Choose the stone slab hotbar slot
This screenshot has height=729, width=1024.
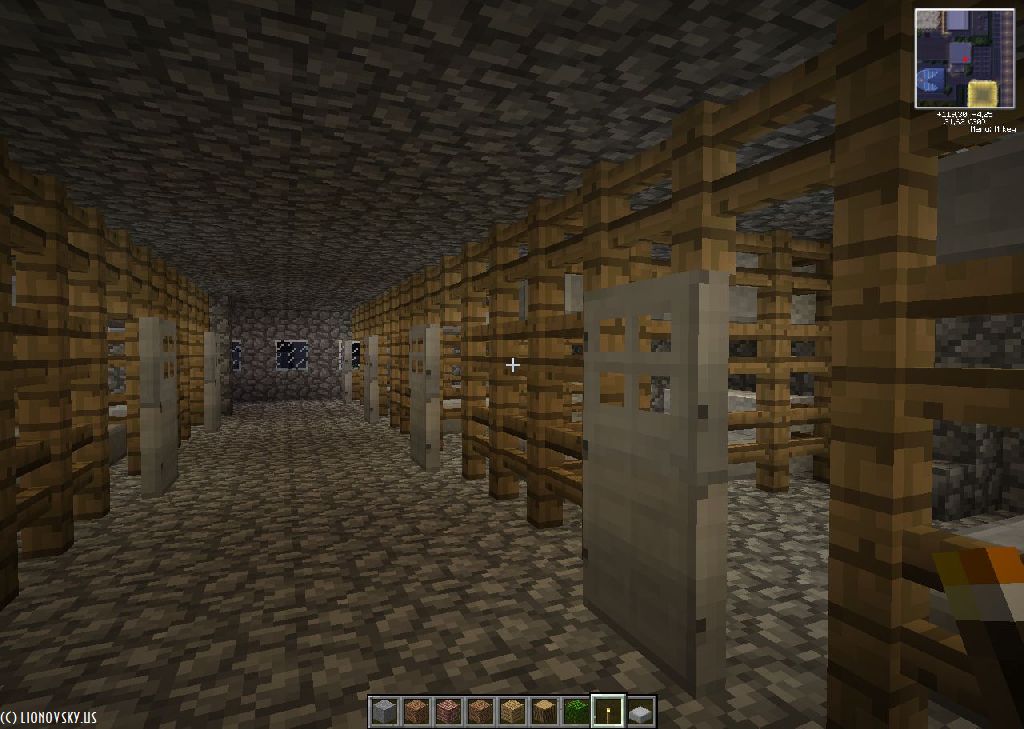click(640, 711)
